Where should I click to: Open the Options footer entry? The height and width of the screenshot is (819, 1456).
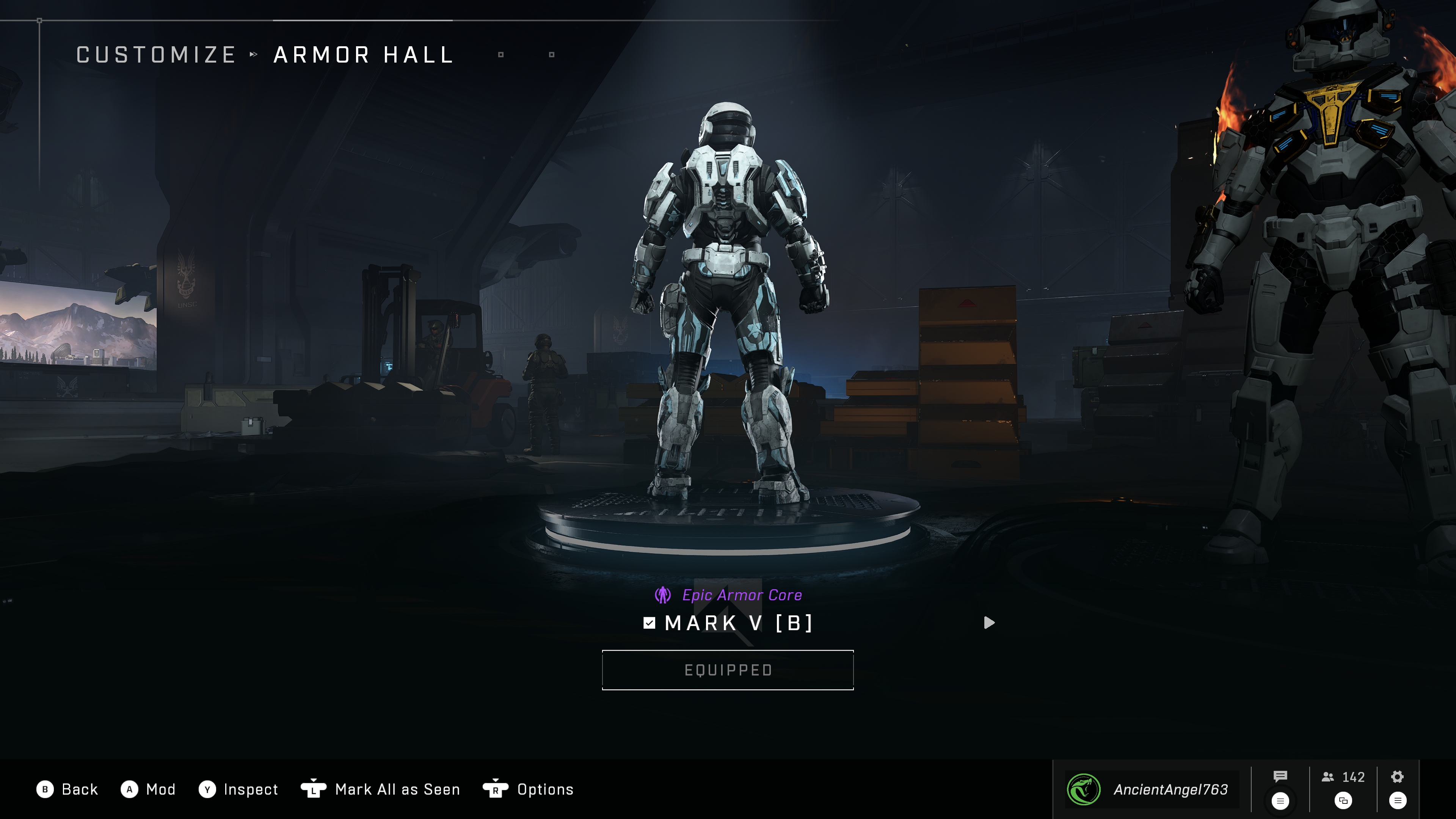[x=529, y=789]
